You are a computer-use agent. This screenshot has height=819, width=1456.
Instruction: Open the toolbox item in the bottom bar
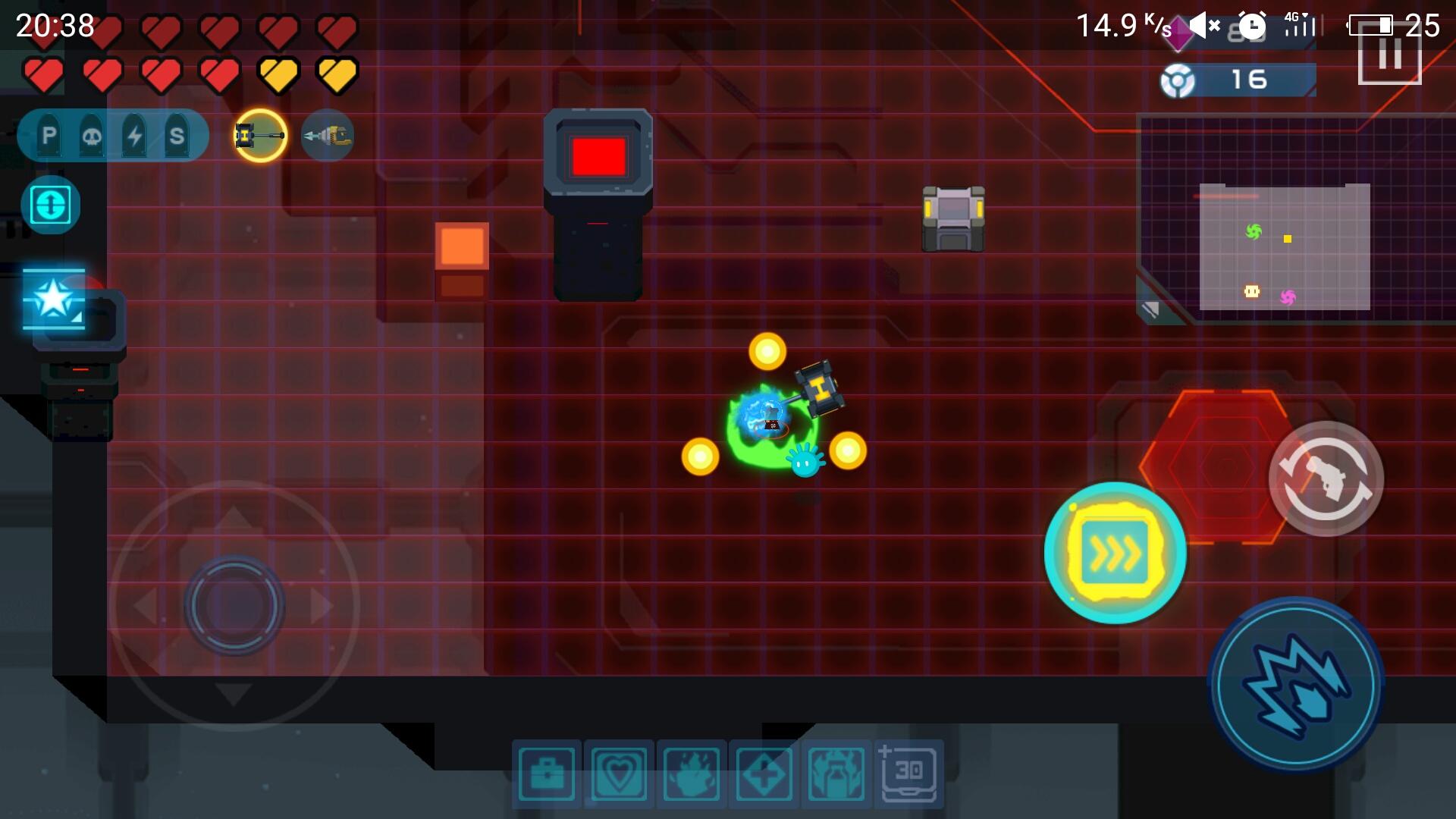(x=546, y=772)
